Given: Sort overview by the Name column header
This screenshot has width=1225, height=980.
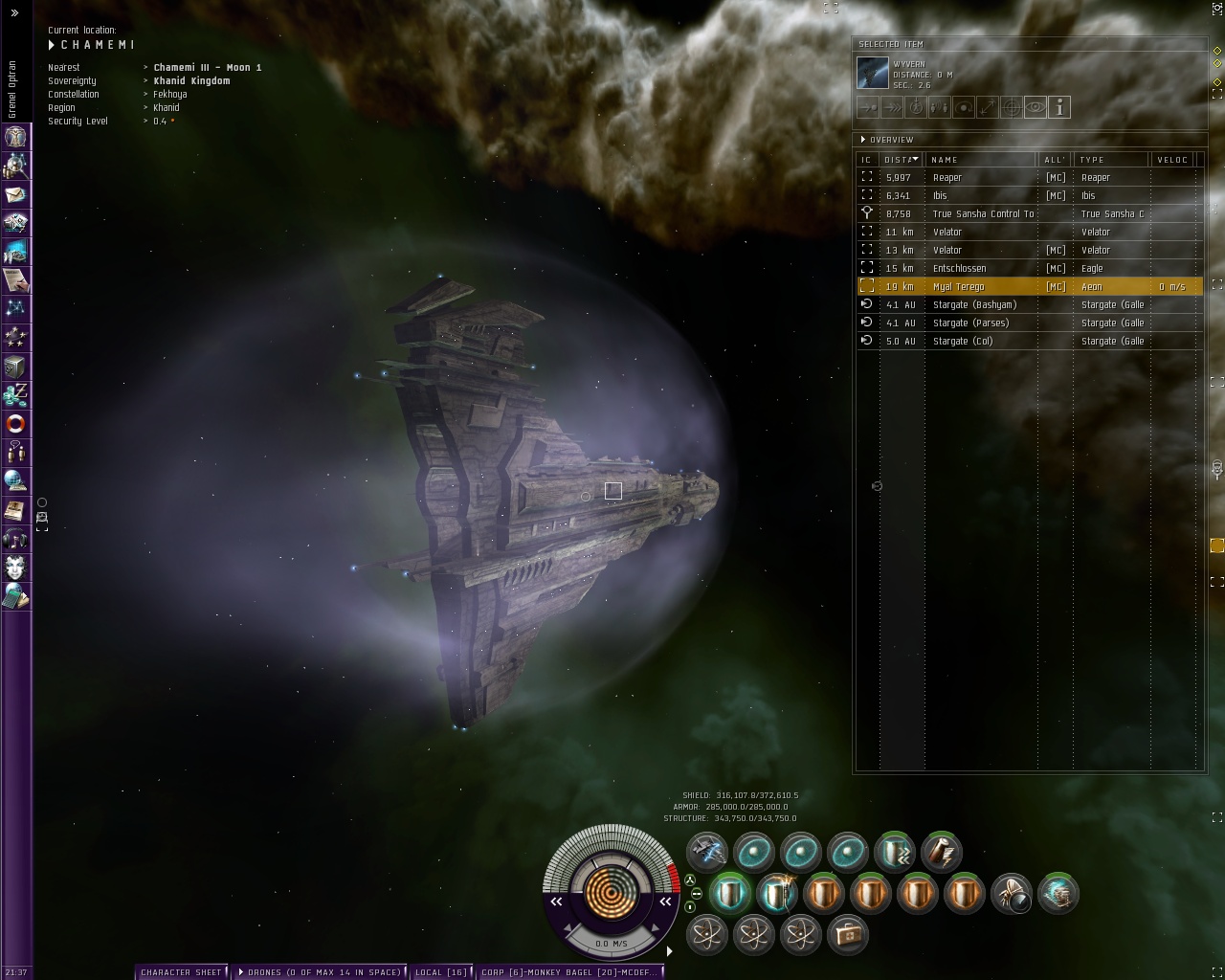Looking at the screenshot, I should pos(981,160).
